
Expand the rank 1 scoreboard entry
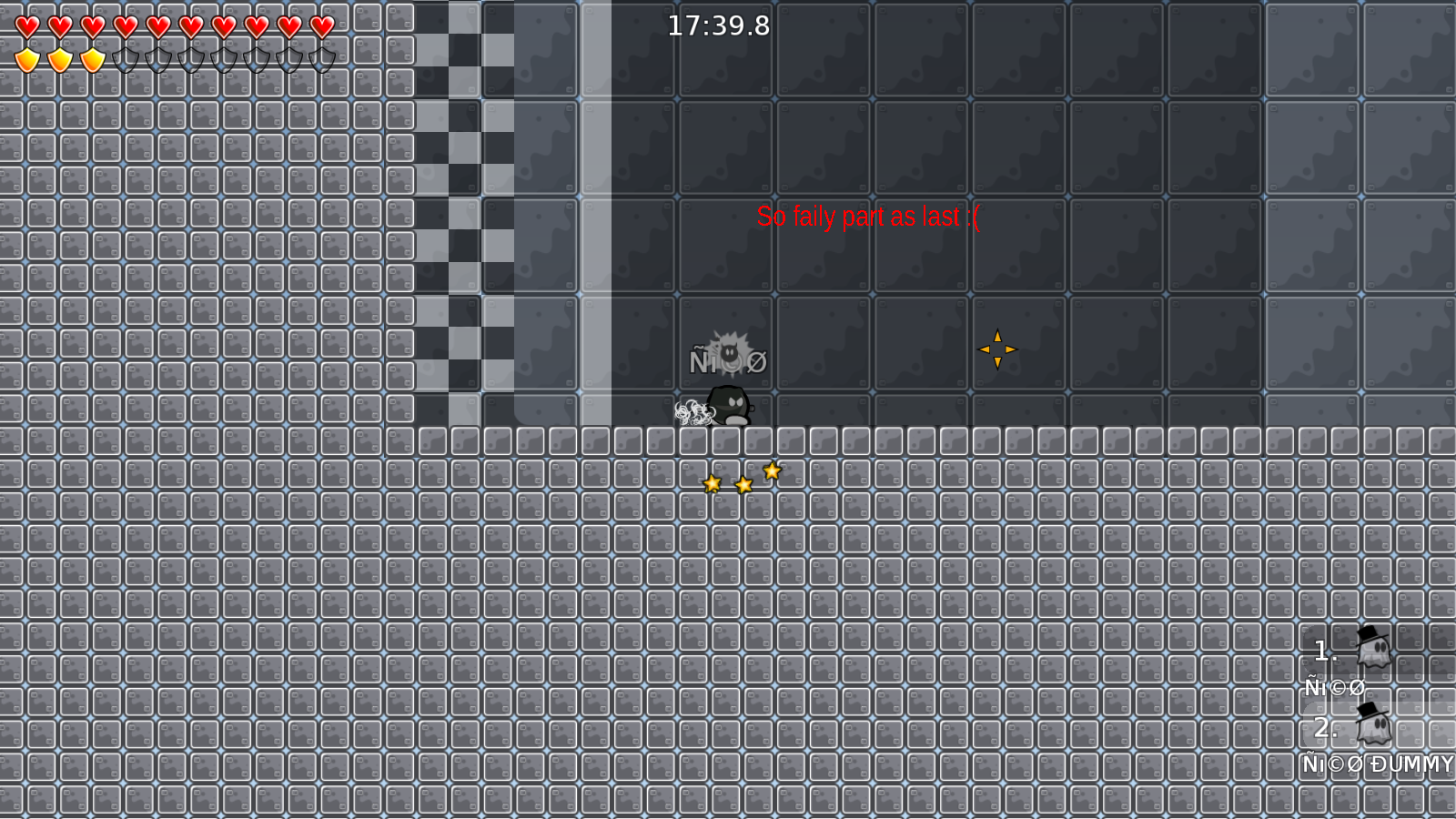click(1324, 650)
